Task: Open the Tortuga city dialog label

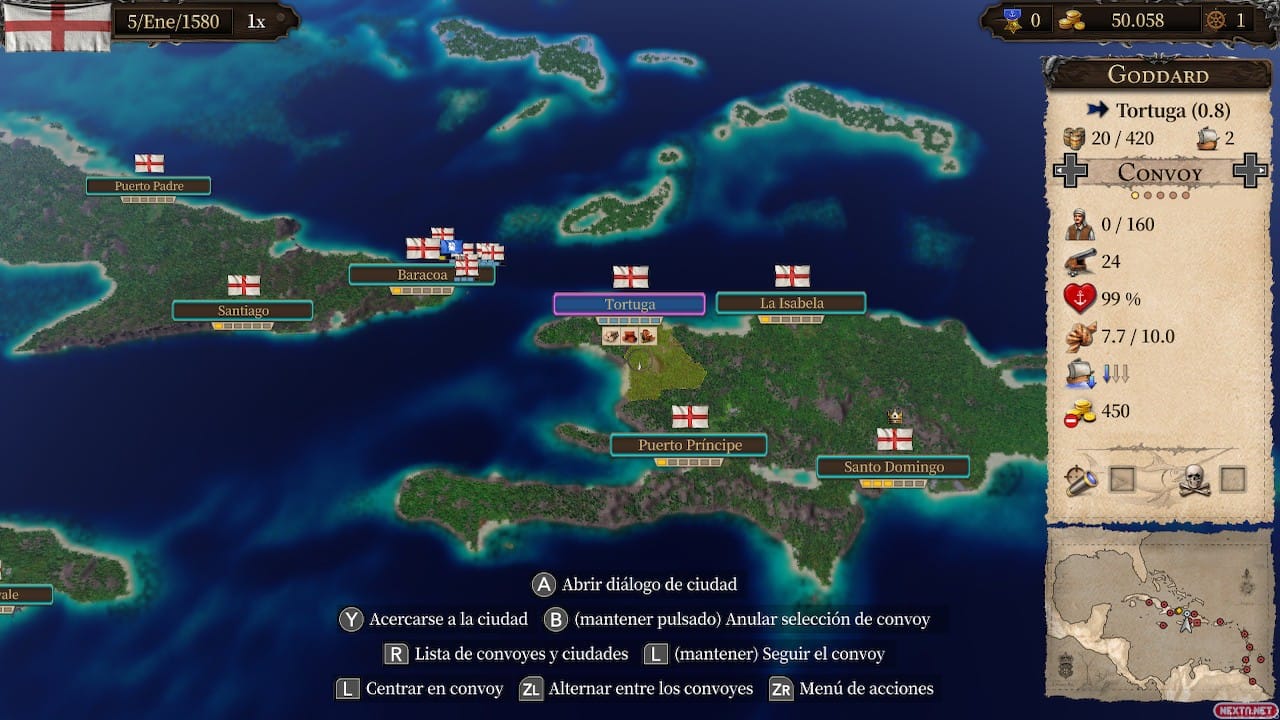Action: 629,302
